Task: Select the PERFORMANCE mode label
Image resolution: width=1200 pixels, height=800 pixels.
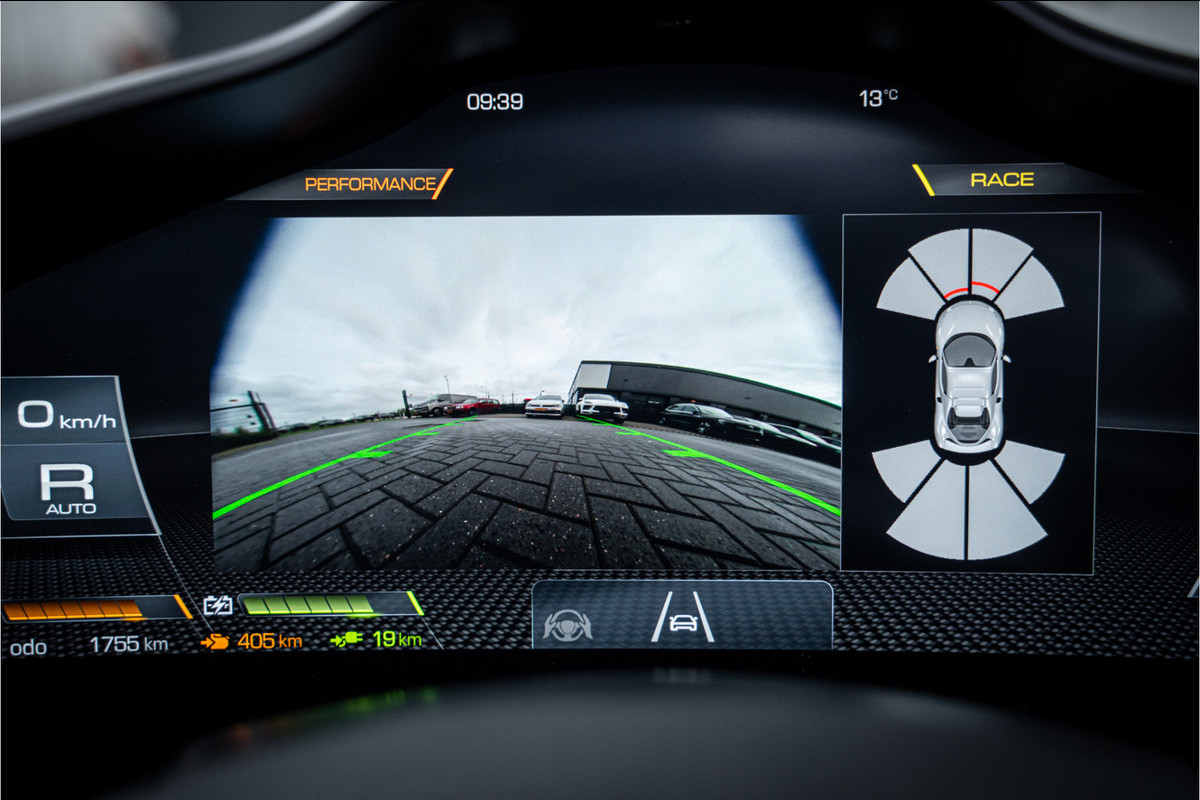Action: [x=371, y=184]
